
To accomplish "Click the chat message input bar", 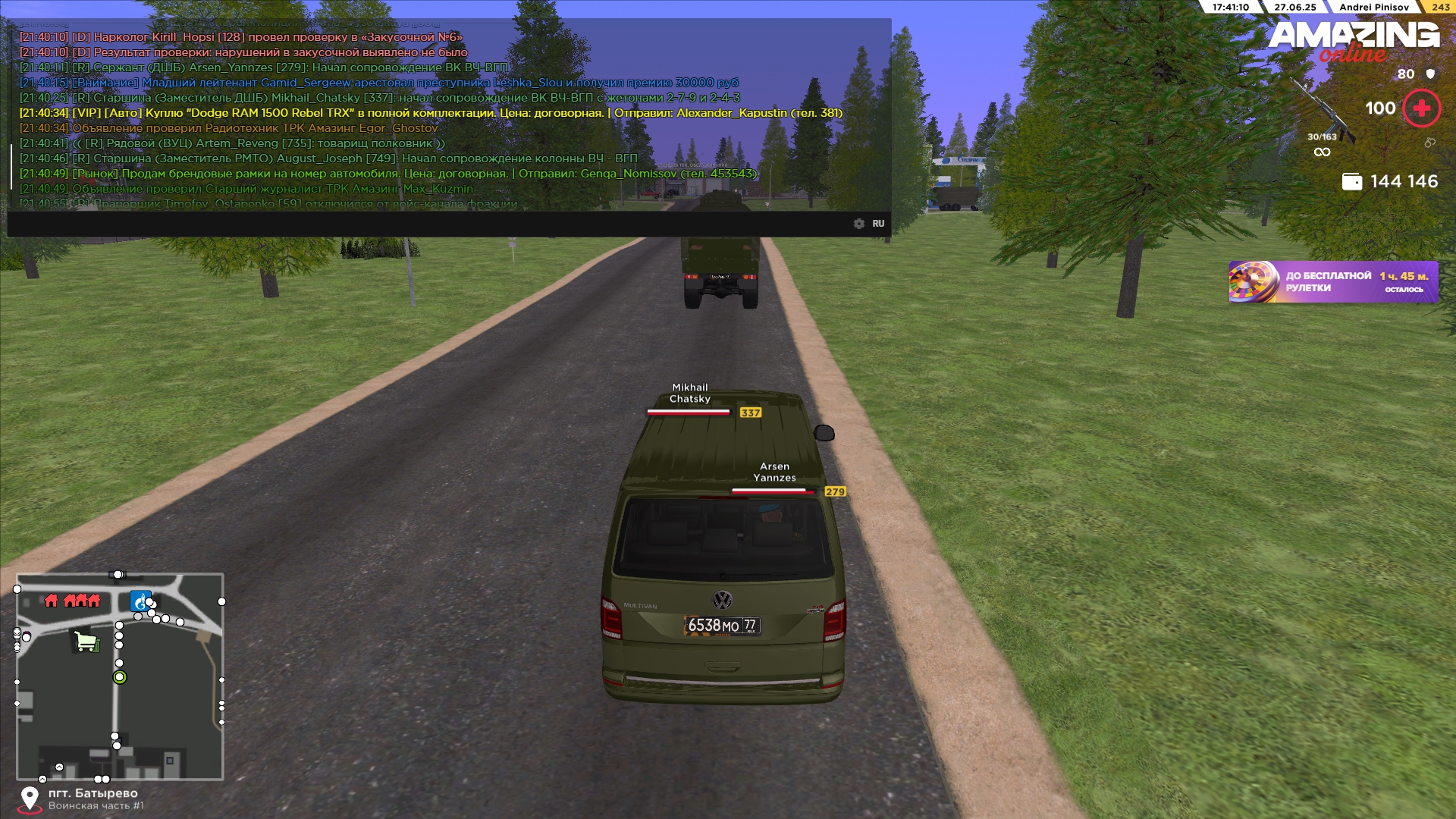I will coord(425,224).
